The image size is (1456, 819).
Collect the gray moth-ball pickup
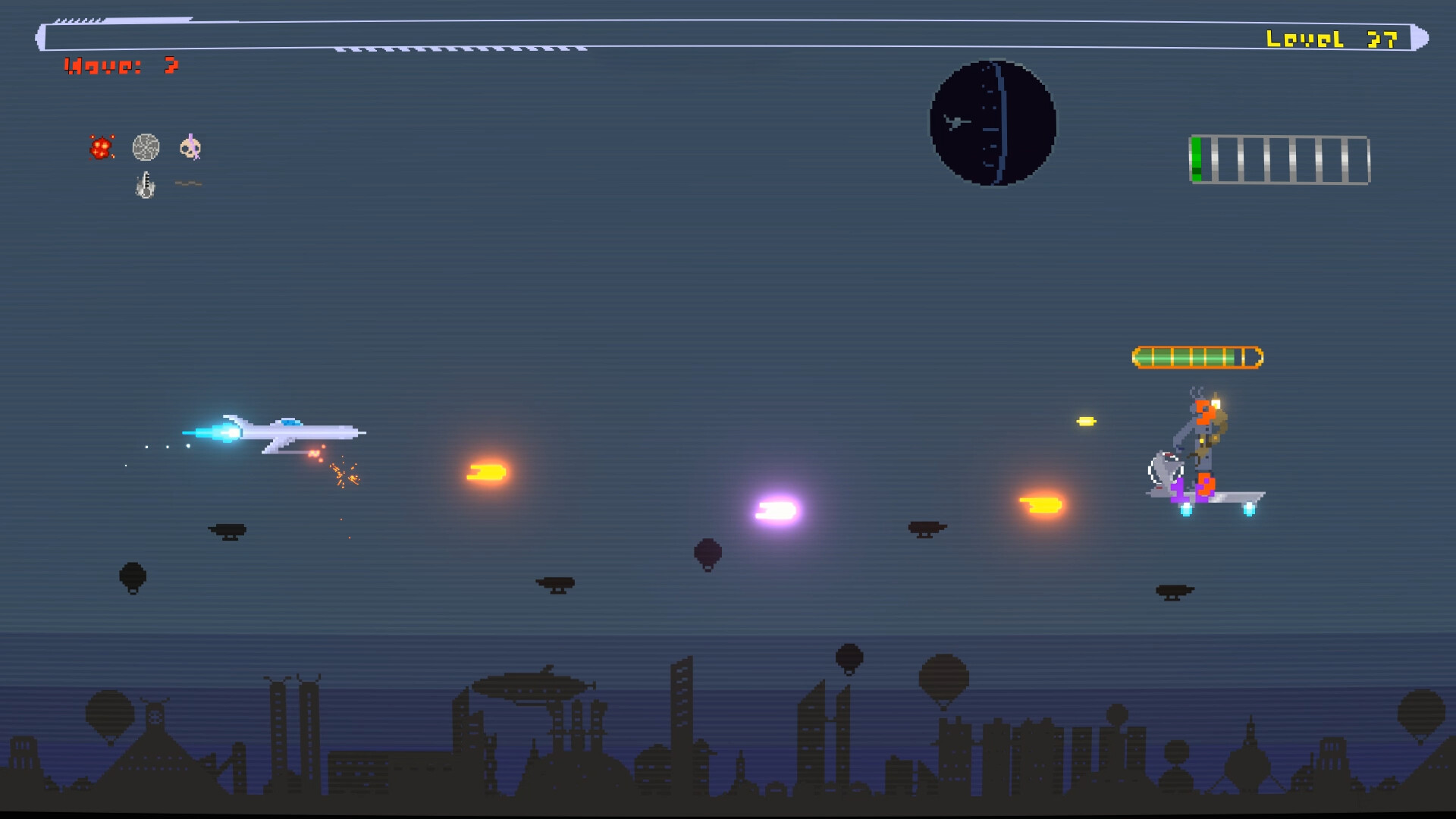[x=146, y=147]
